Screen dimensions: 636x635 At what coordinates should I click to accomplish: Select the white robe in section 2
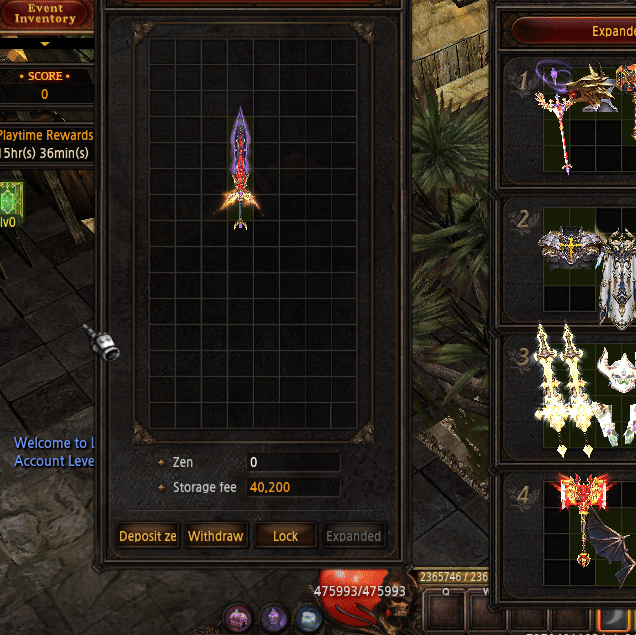point(617,278)
